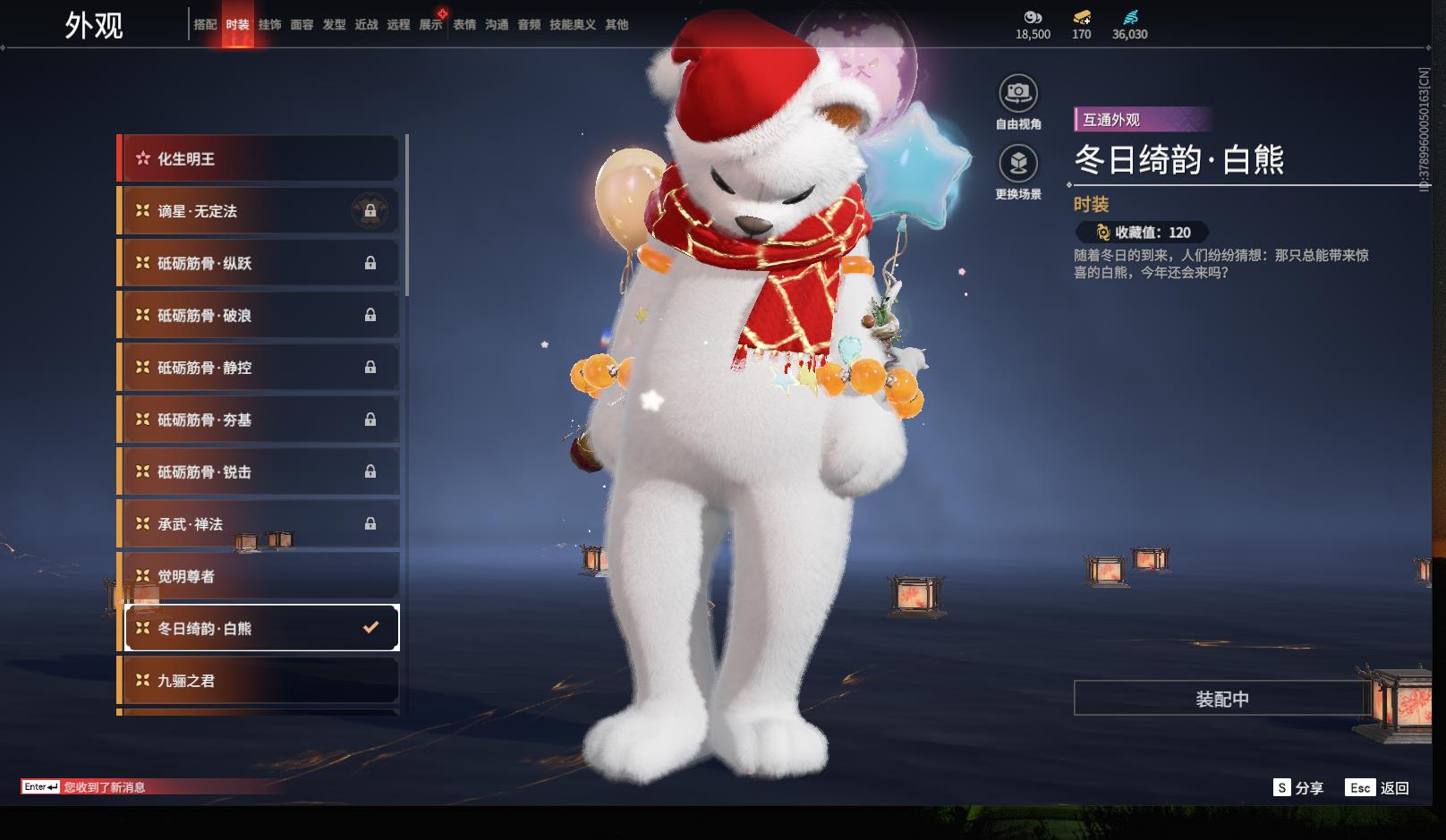1446x840 pixels.
Task: Select the 承武·禅法 outfit entry
Action: click(x=259, y=524)
